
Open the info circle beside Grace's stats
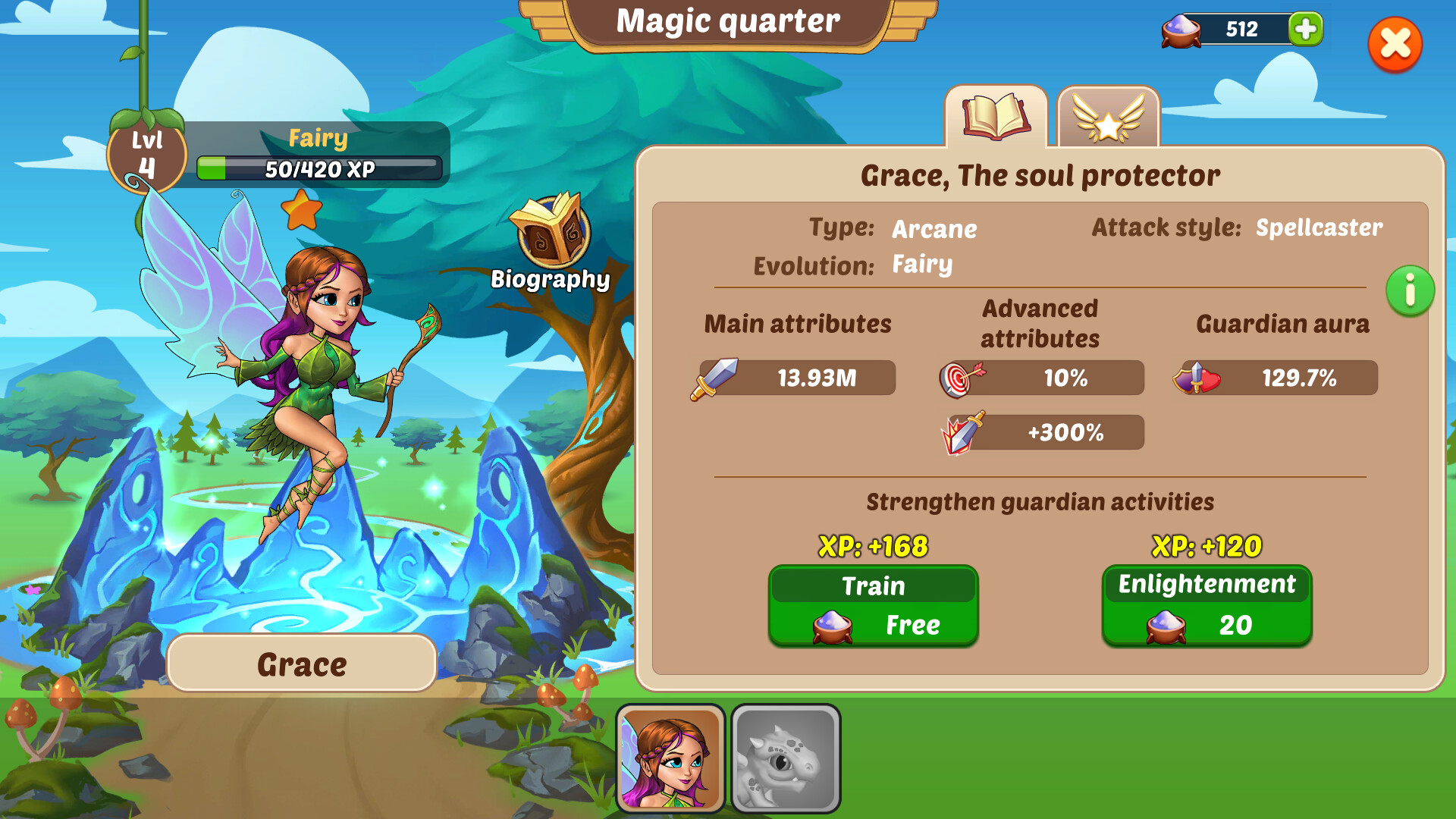1410,291
